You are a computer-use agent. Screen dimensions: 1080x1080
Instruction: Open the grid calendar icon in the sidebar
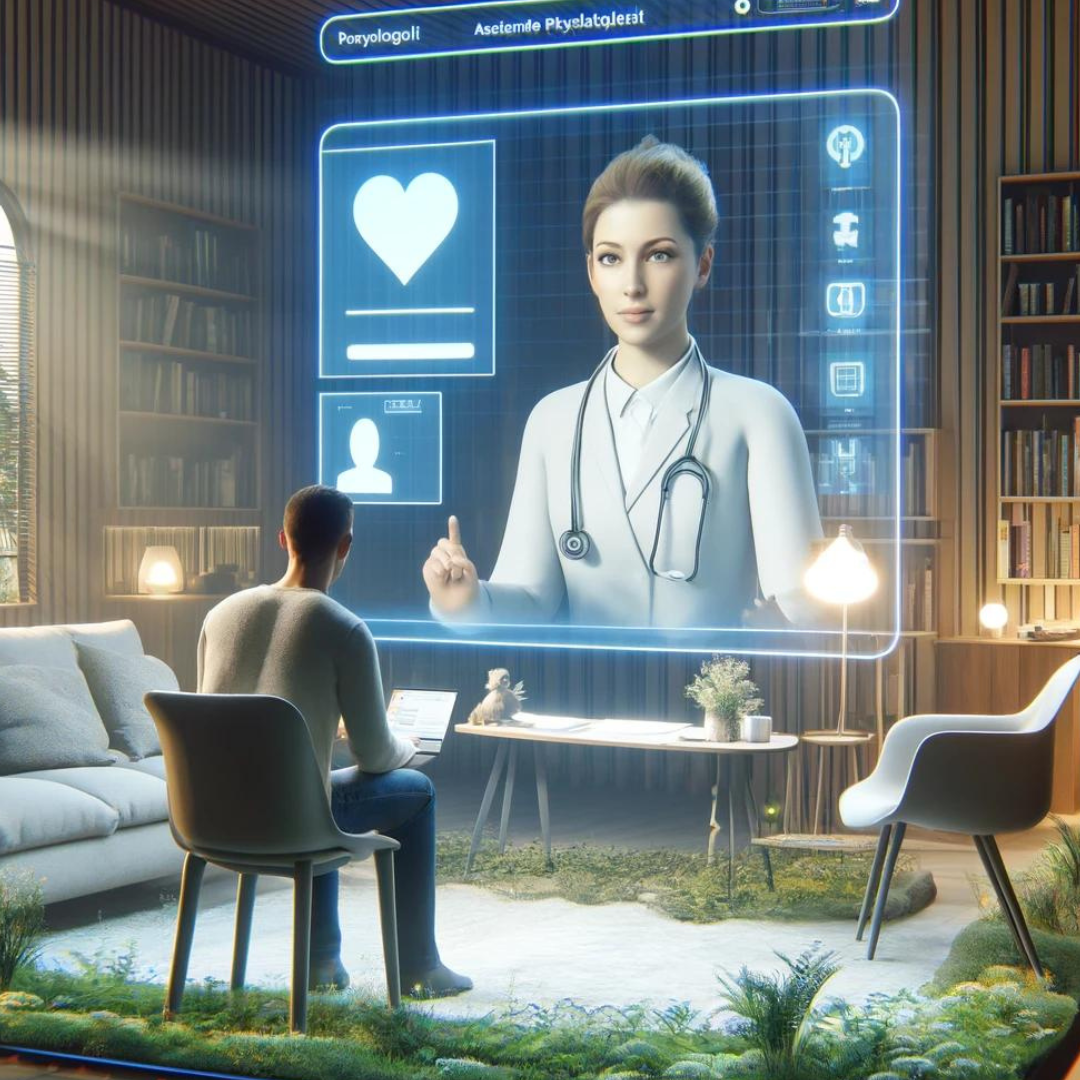point(845,378)
